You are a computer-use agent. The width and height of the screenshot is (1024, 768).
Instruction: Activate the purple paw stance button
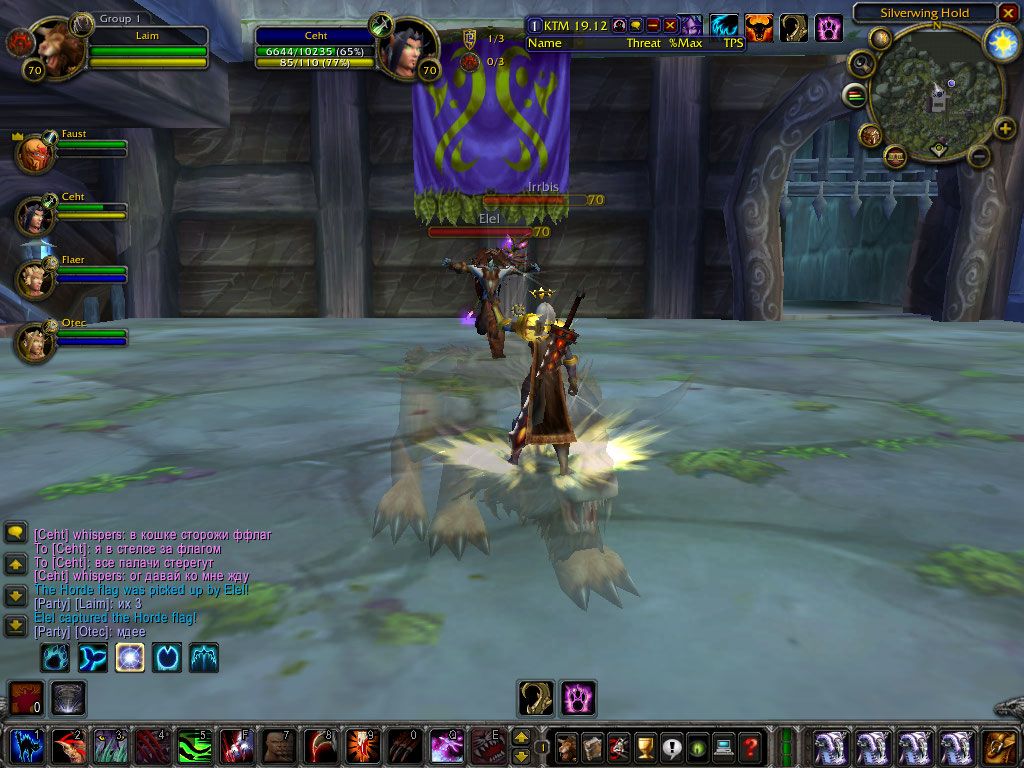click(578, 697)
